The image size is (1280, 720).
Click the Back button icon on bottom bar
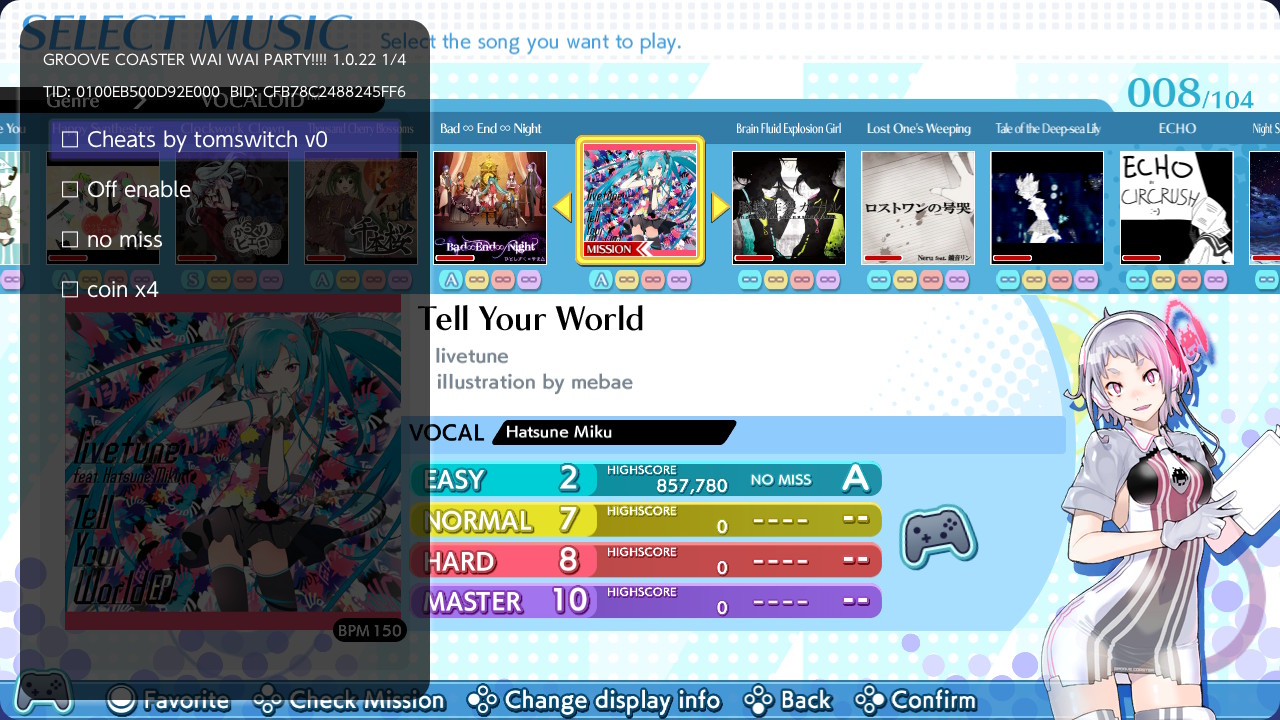(x=757, y=700)
